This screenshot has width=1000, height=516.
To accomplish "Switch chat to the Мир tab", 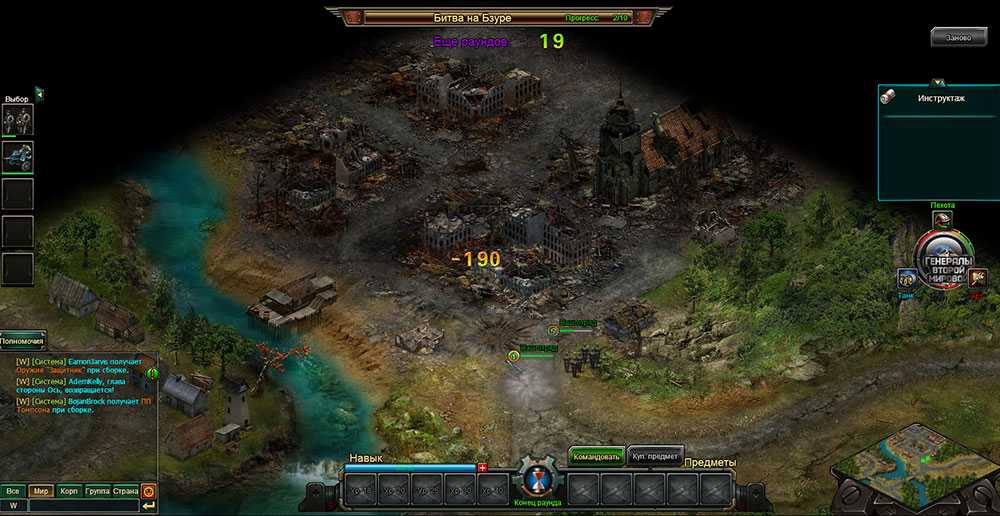I will (x=41, y=491).
